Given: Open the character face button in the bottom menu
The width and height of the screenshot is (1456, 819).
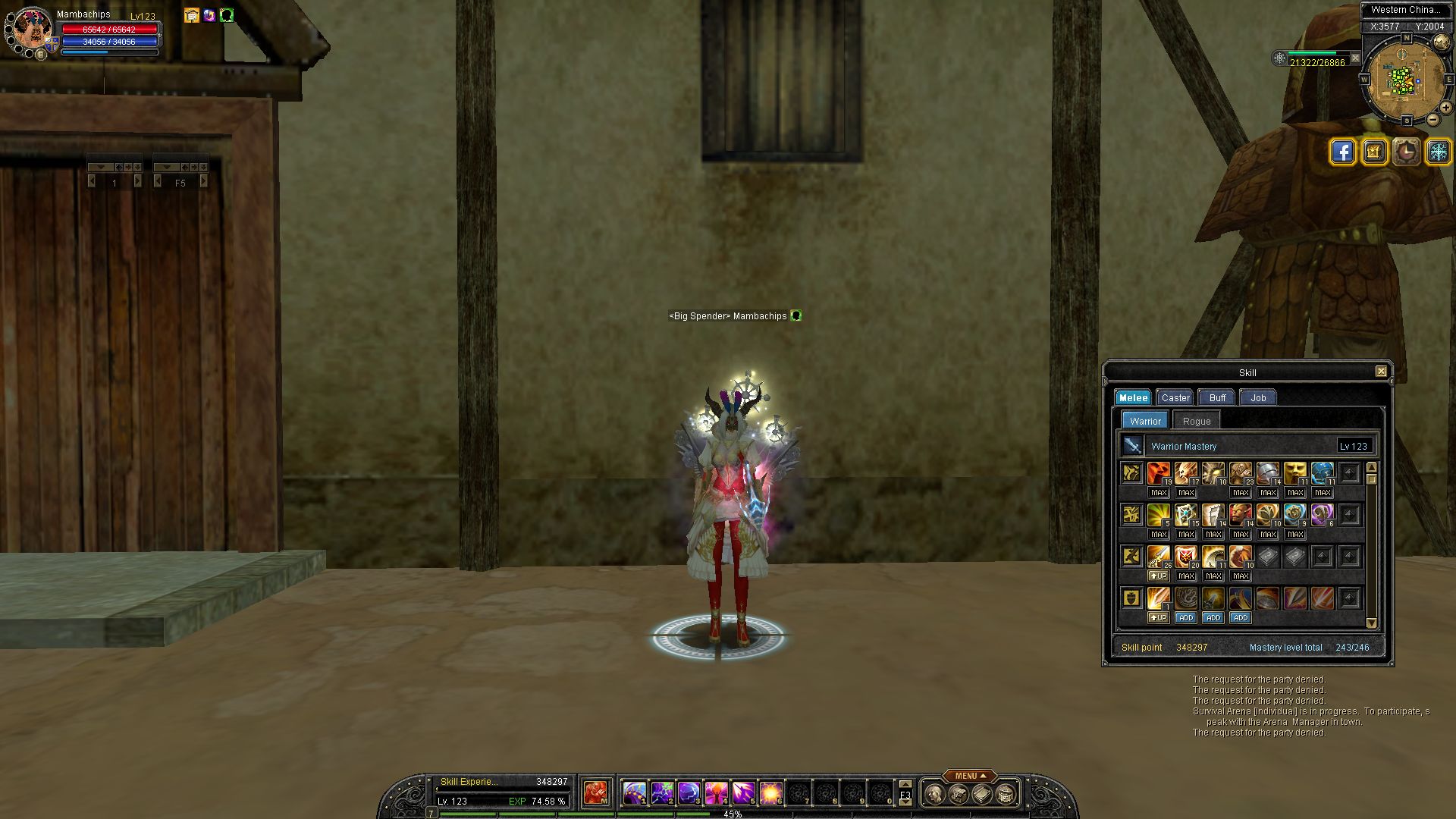Looking at the screenshot, I should (934, 794).
